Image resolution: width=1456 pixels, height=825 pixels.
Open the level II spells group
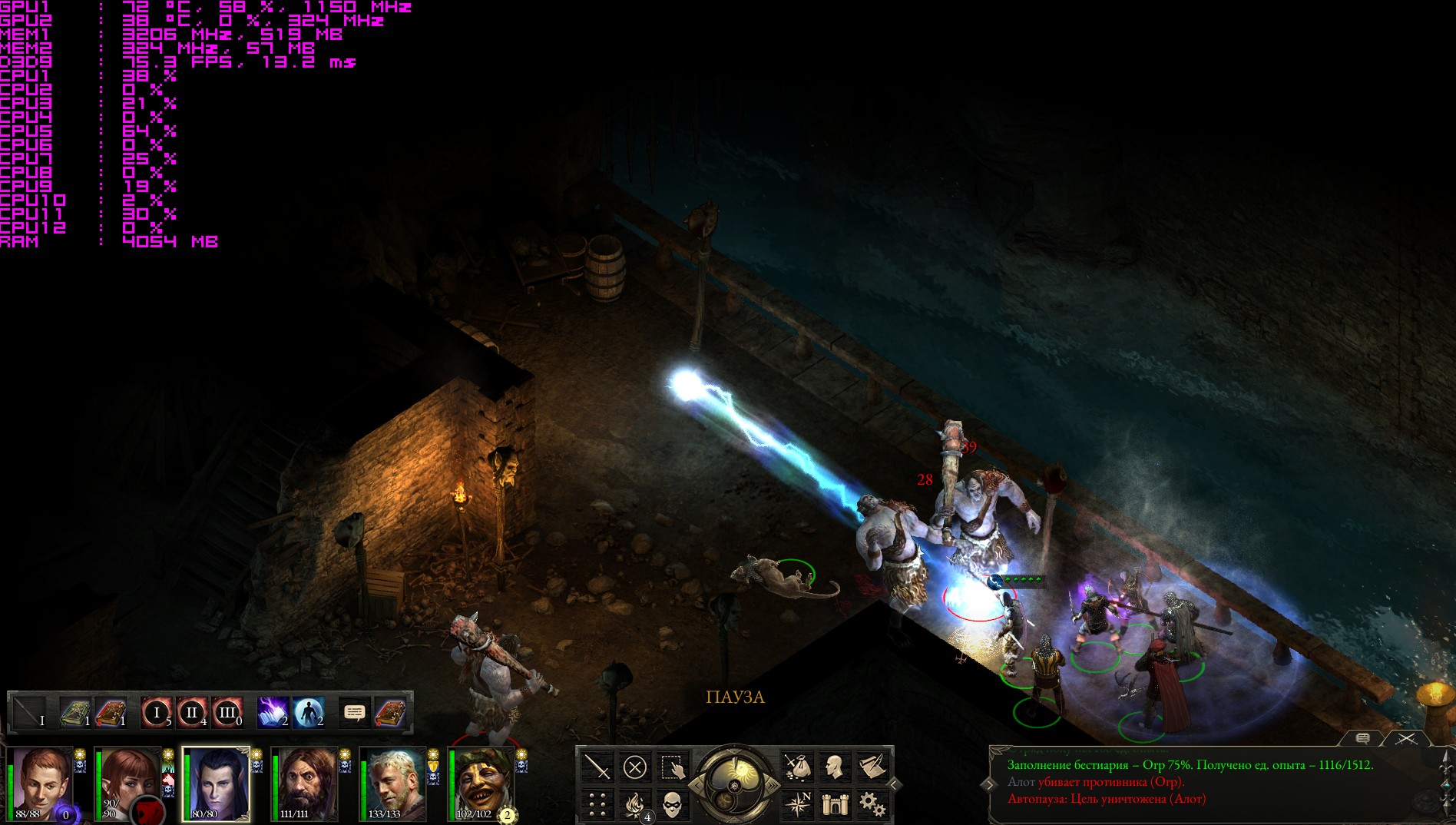(192, 713)
